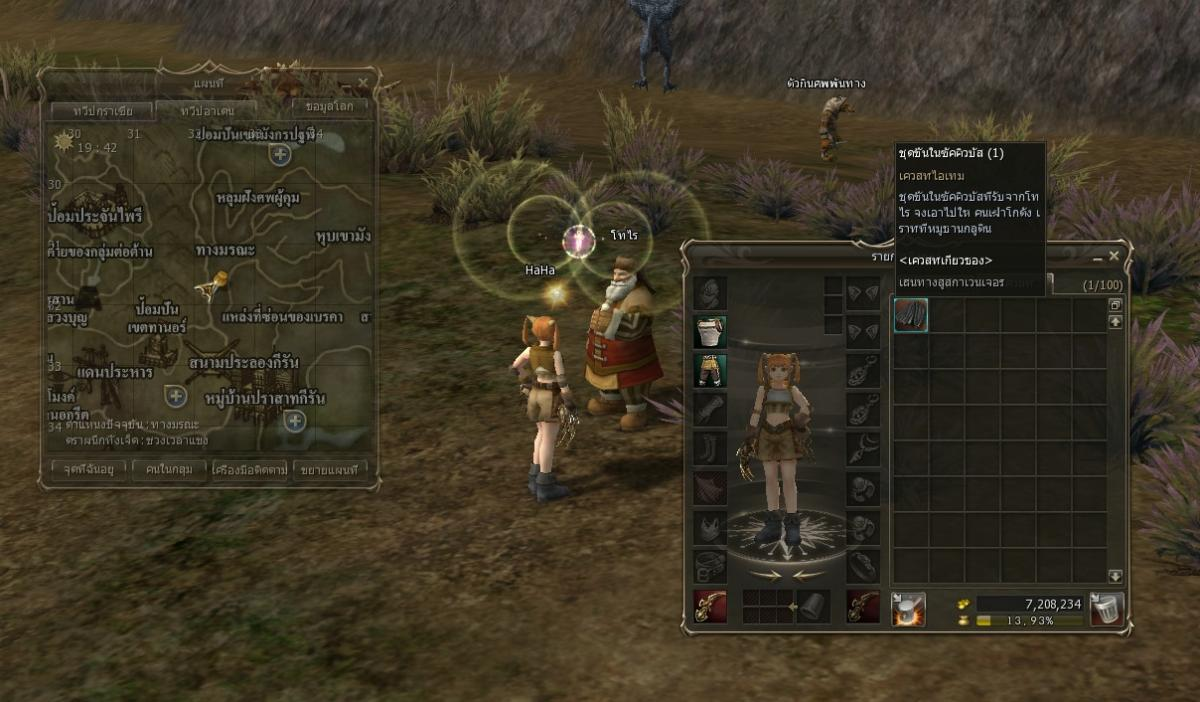Screen dimensions: 1200x702
Task: Open the ข้อมูลโลก world info button
Action: (x=330, y=106)
